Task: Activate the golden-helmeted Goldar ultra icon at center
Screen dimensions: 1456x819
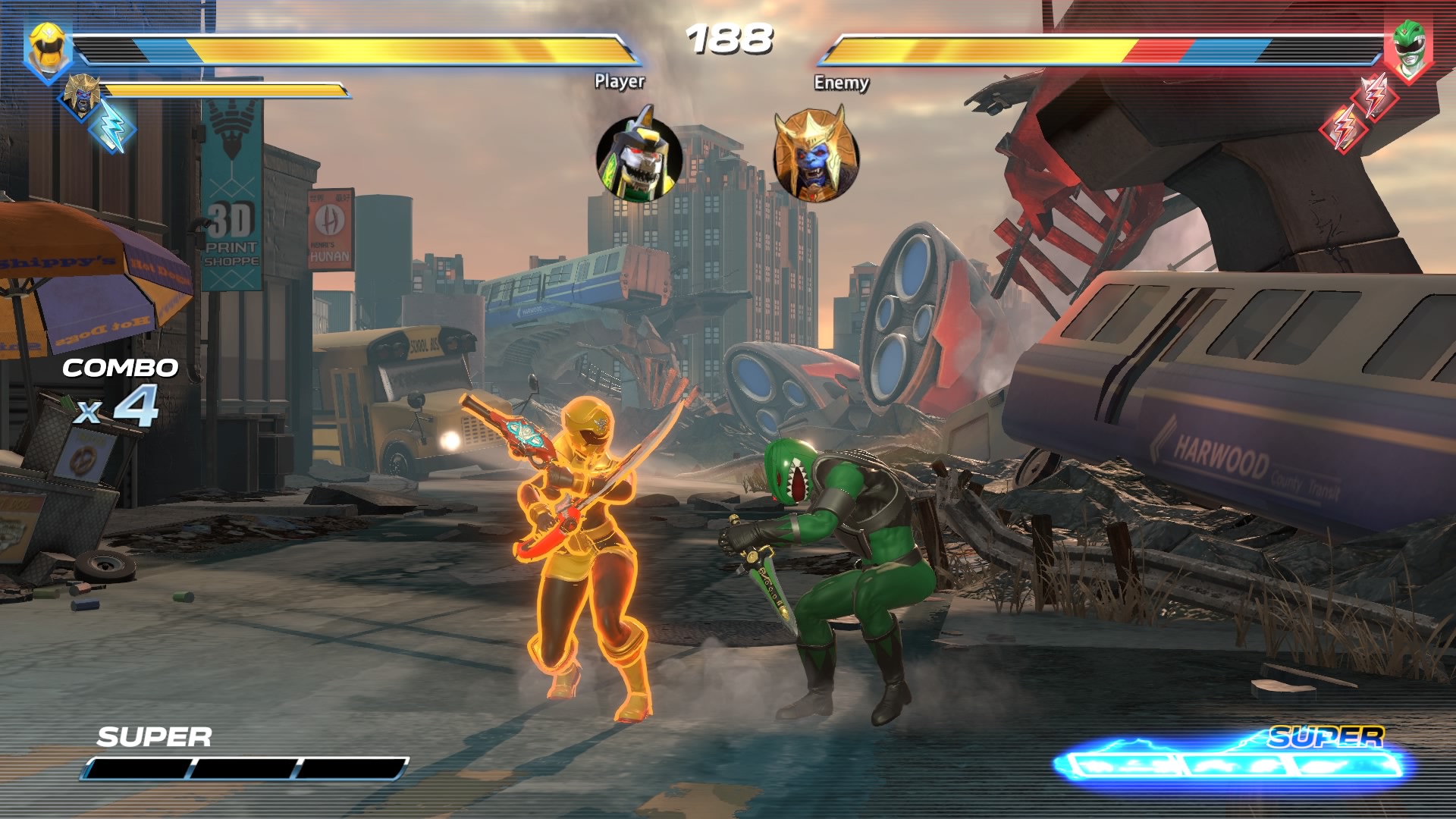Action: (815, 155)
